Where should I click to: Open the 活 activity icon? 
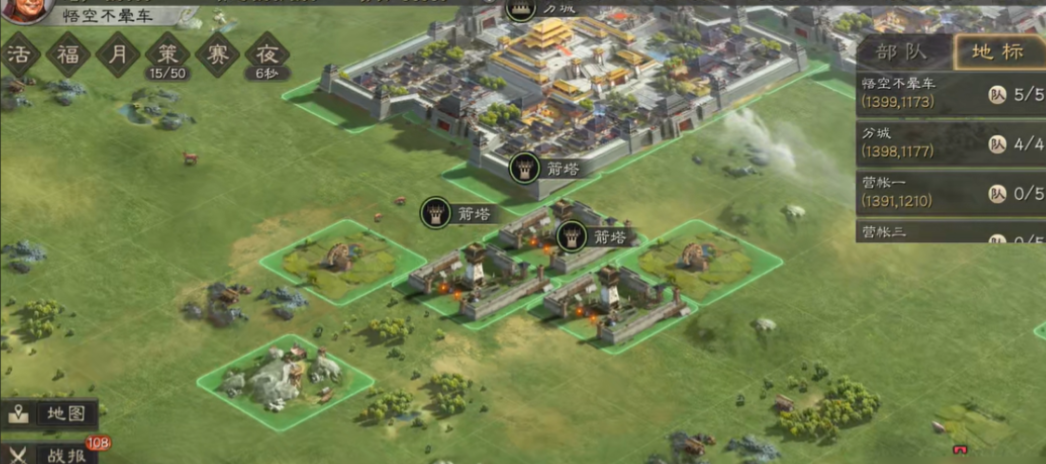point(19,55)
